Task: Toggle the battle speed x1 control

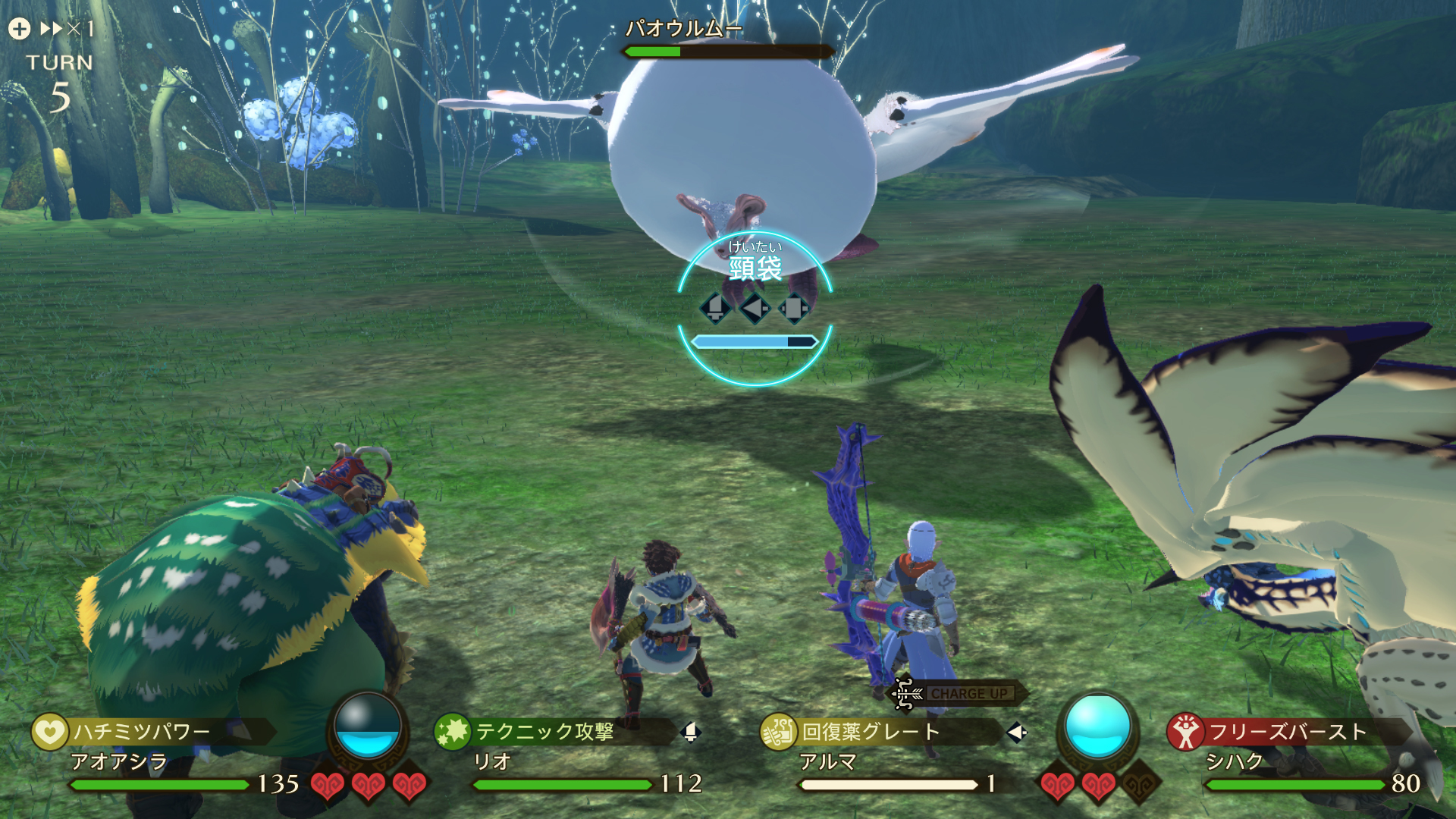Action: 67,29
